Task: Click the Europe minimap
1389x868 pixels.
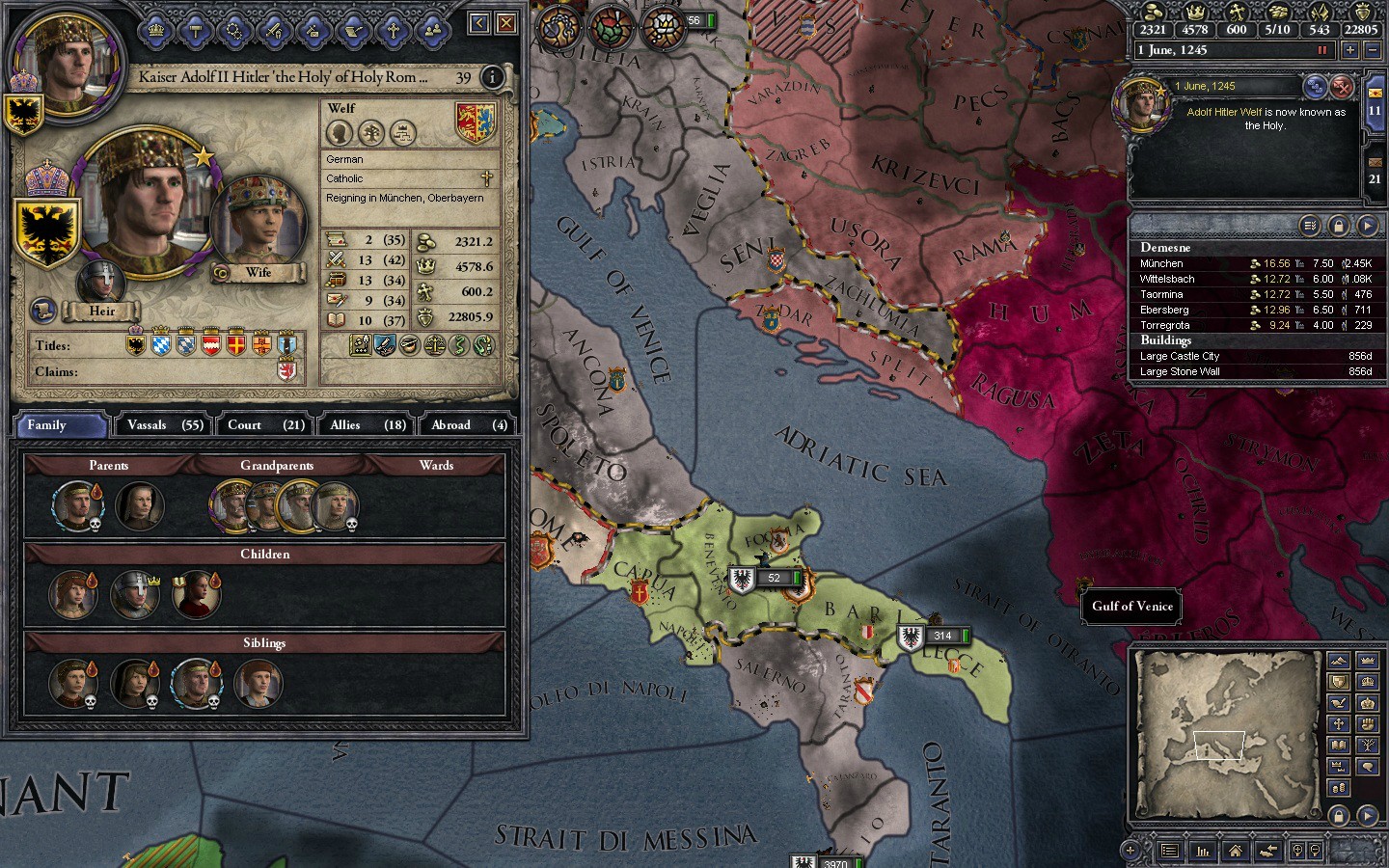Action: tap(1227, 734)
